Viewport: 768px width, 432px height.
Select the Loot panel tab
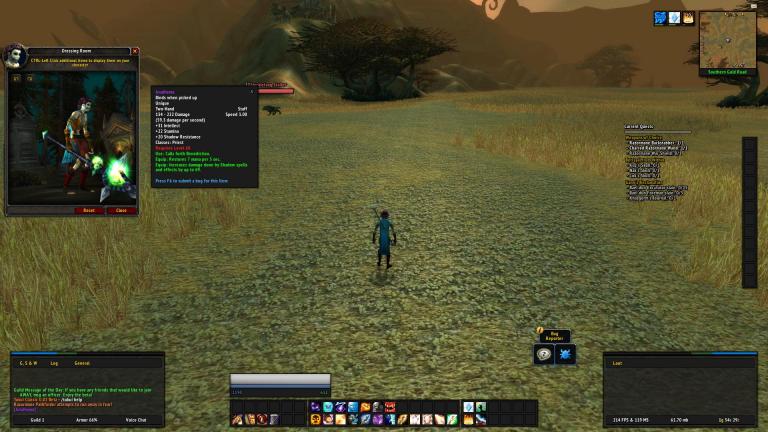tap(616, 363)
